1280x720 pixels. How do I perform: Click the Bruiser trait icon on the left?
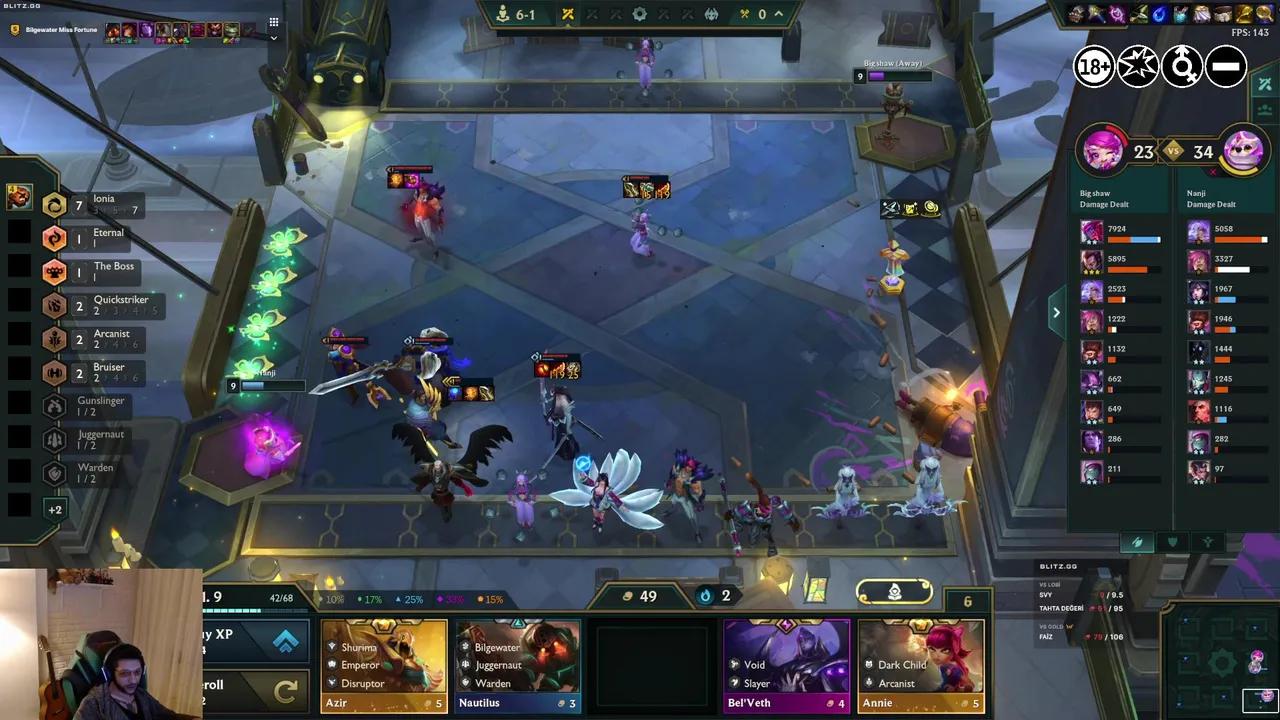pyautogui.click(x=55, y=373)
